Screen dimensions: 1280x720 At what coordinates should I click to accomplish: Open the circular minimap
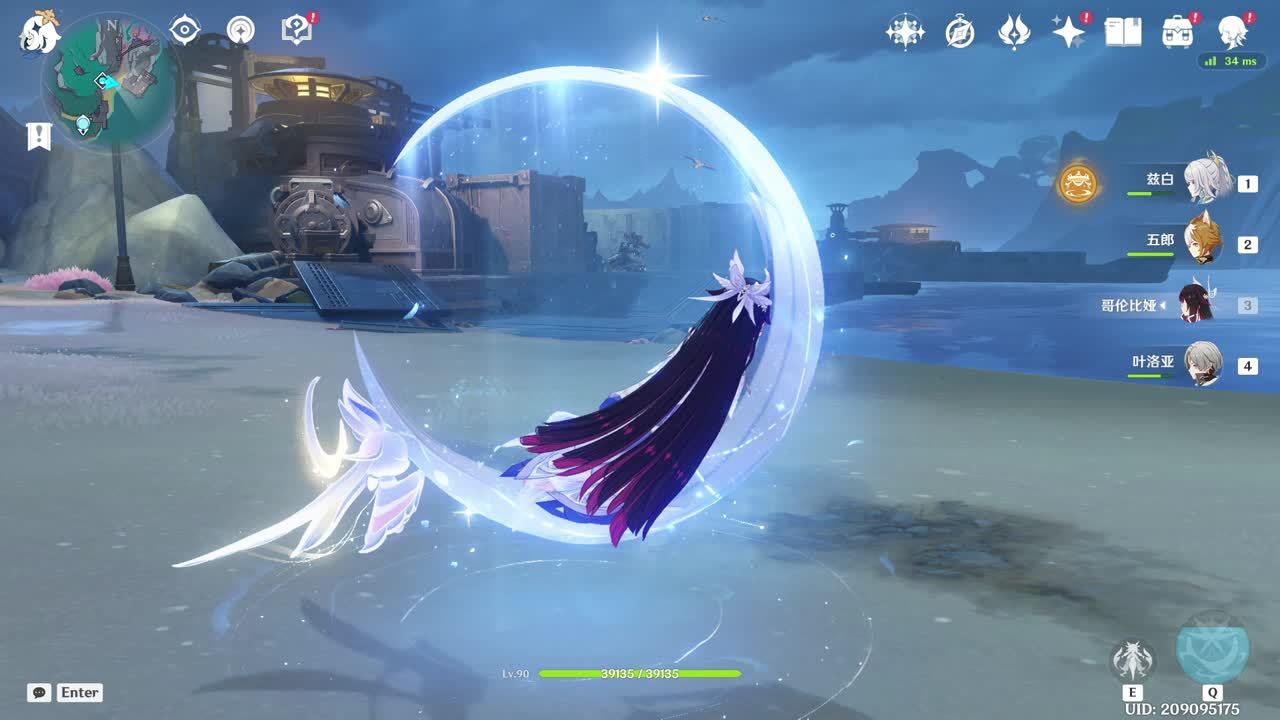point(109,81)
